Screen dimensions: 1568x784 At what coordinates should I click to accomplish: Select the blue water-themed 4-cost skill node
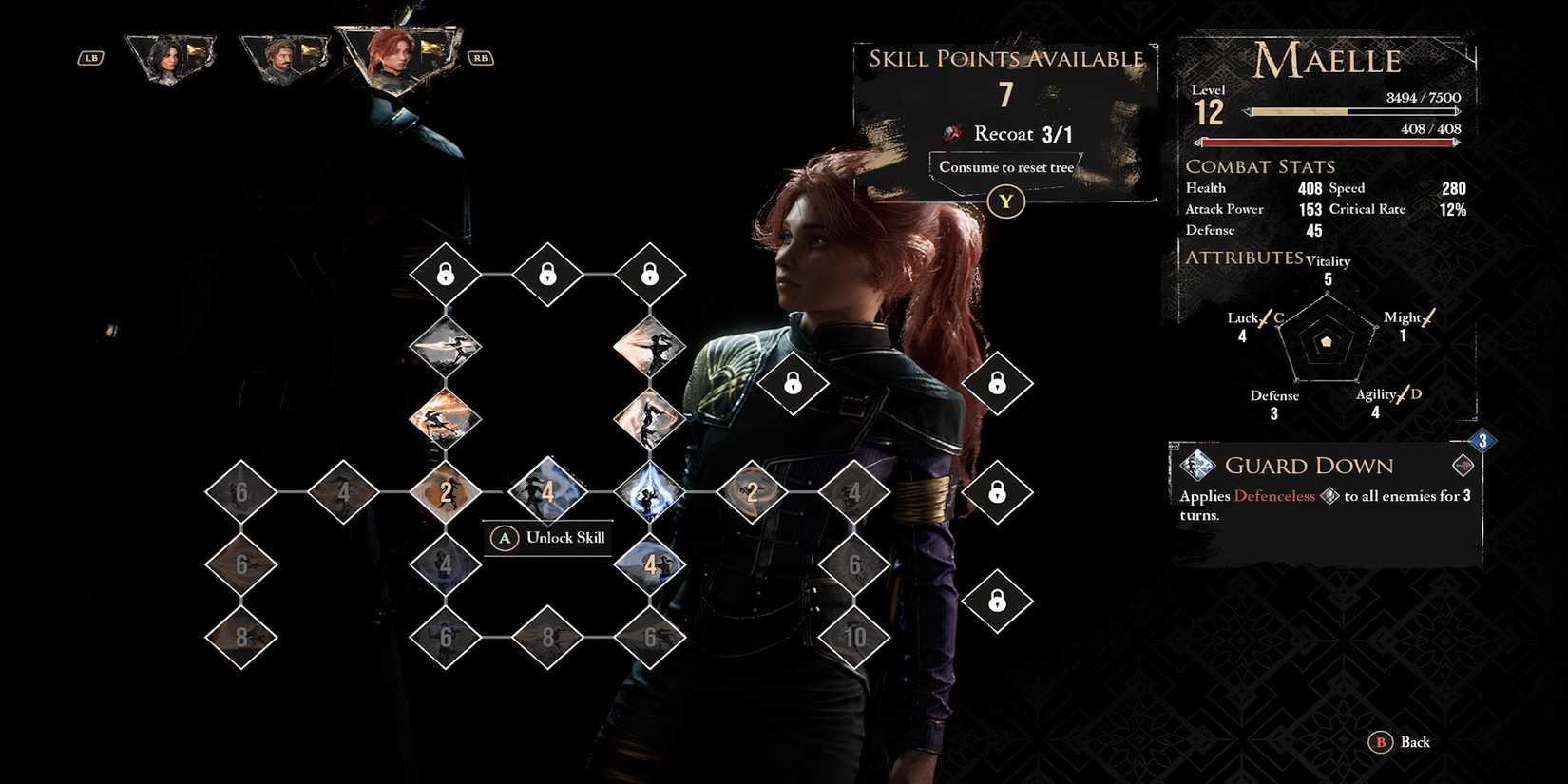point(548,489)
